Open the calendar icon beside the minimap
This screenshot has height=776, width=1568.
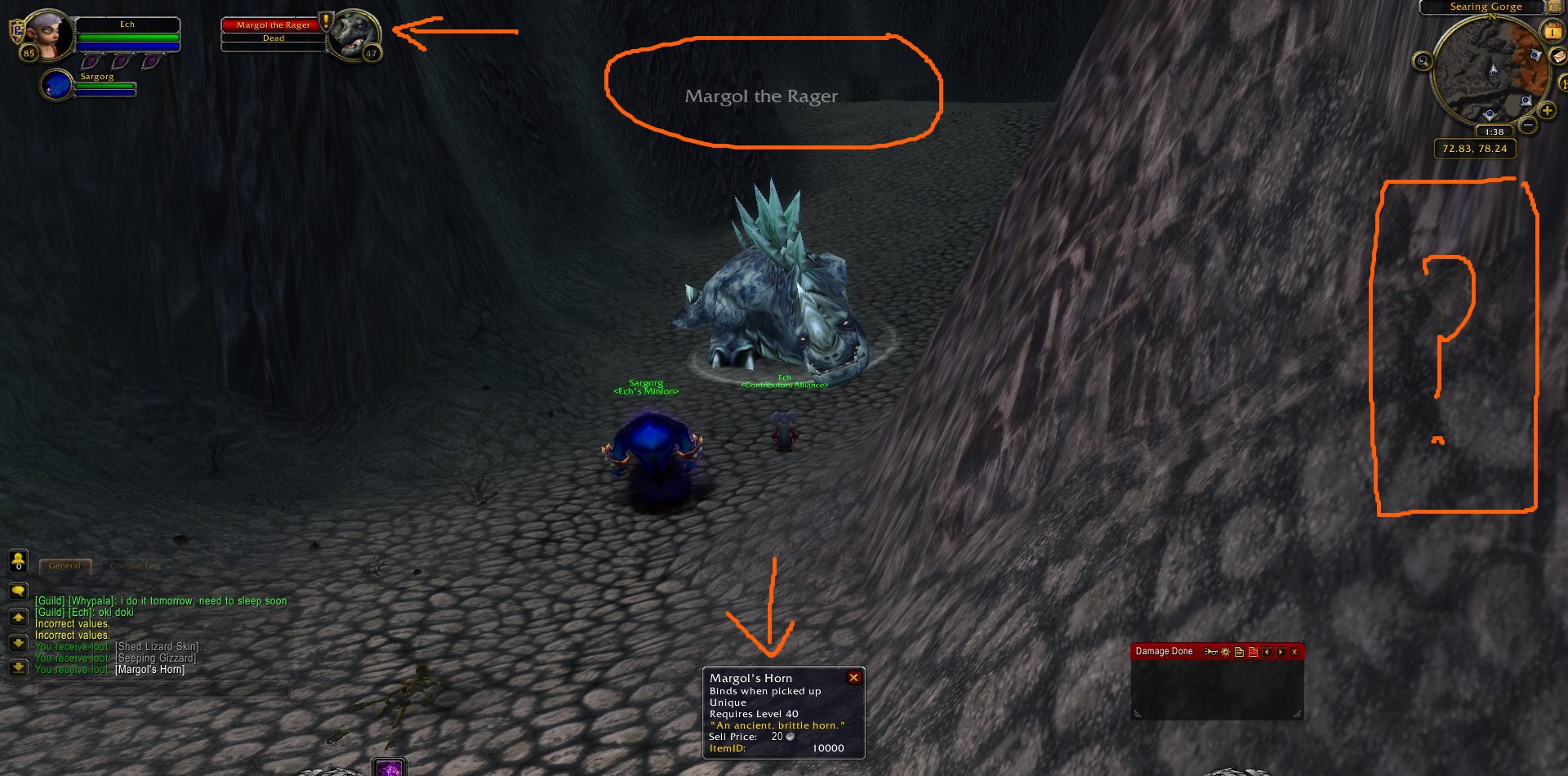[1552, 31]
